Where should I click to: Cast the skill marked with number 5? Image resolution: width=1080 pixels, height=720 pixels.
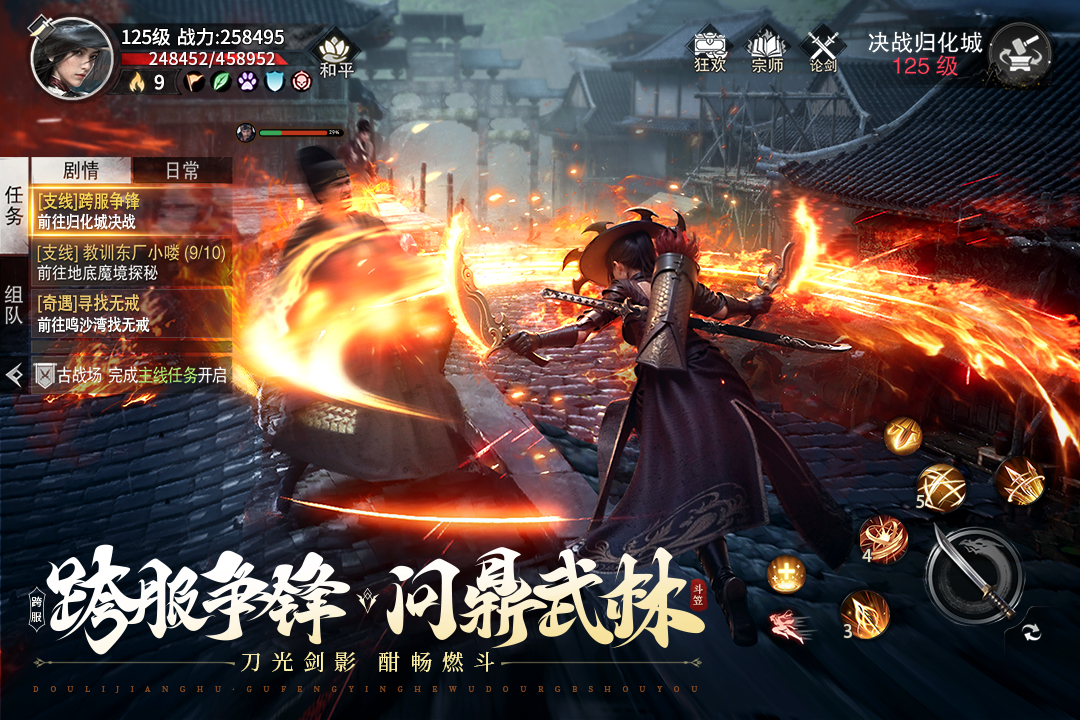click(x=940, y=487)
